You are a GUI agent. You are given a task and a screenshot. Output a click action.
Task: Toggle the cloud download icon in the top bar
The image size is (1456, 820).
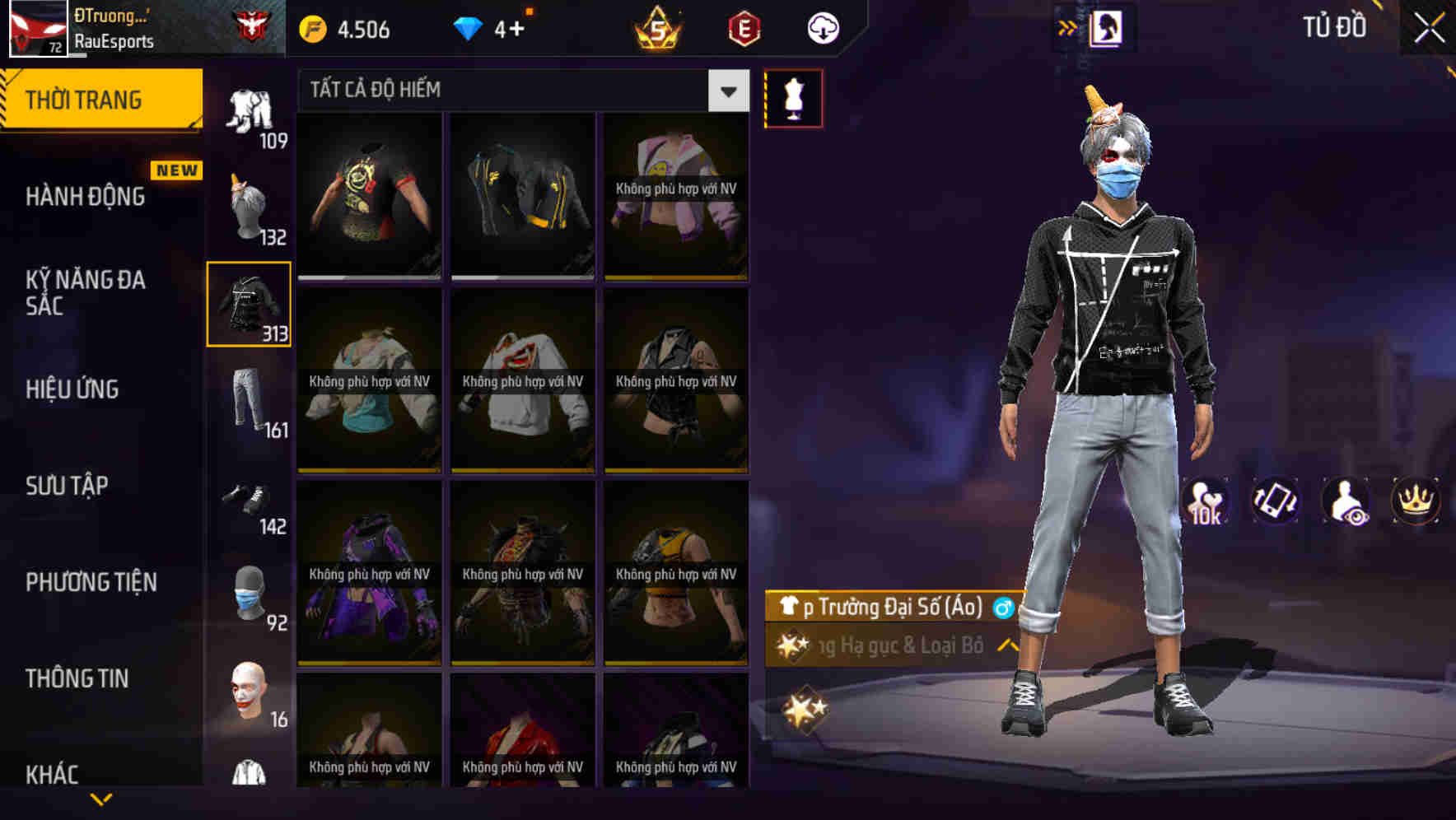coord(822,27)
